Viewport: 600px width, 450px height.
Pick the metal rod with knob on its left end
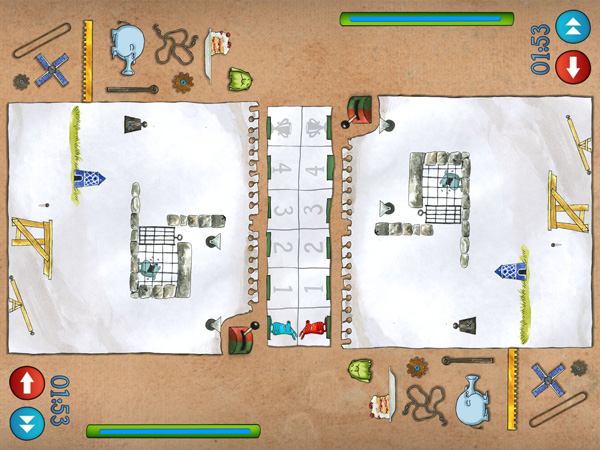click(468, 360)
